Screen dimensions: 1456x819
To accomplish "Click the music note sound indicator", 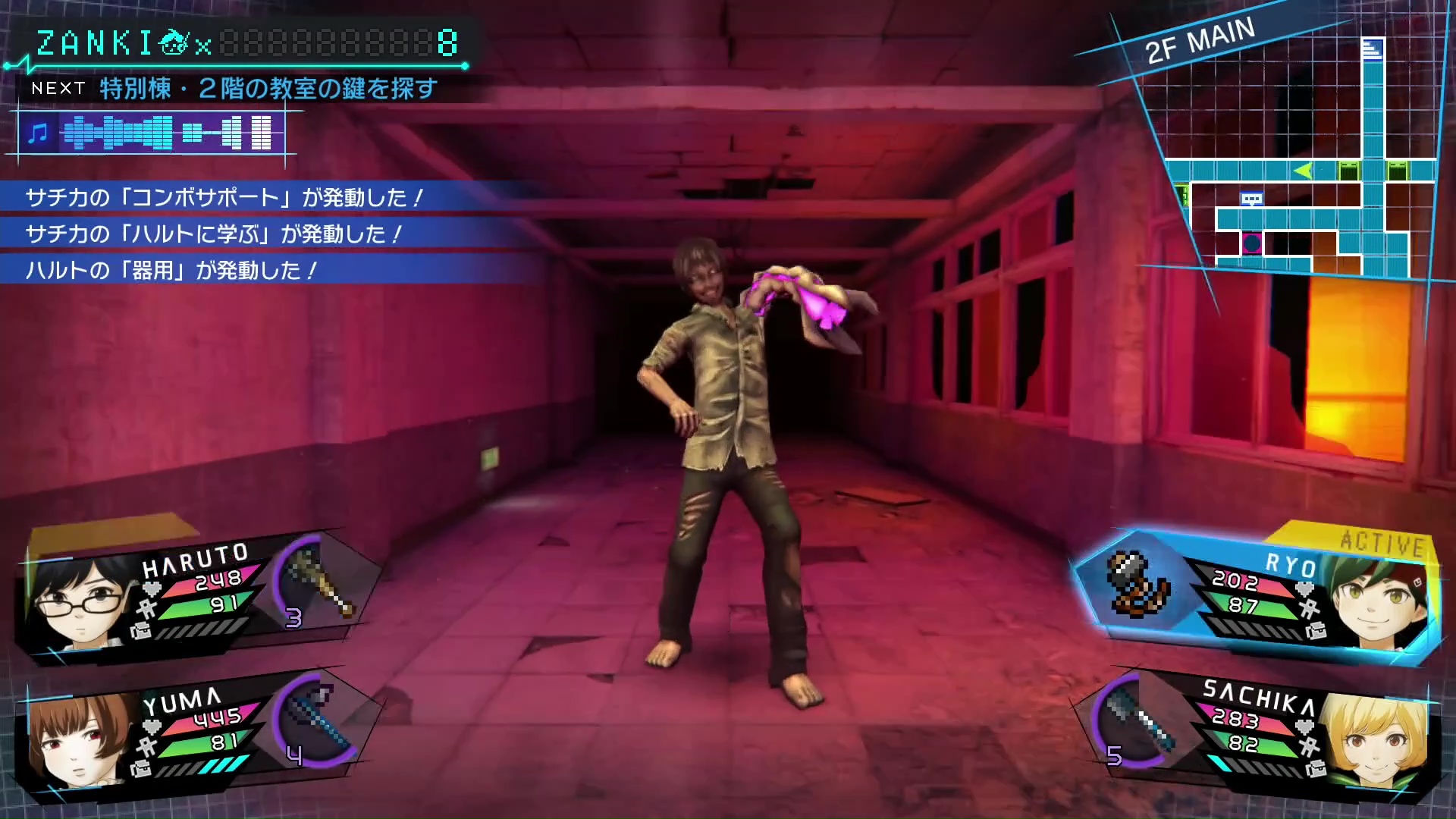I will 37,134.
